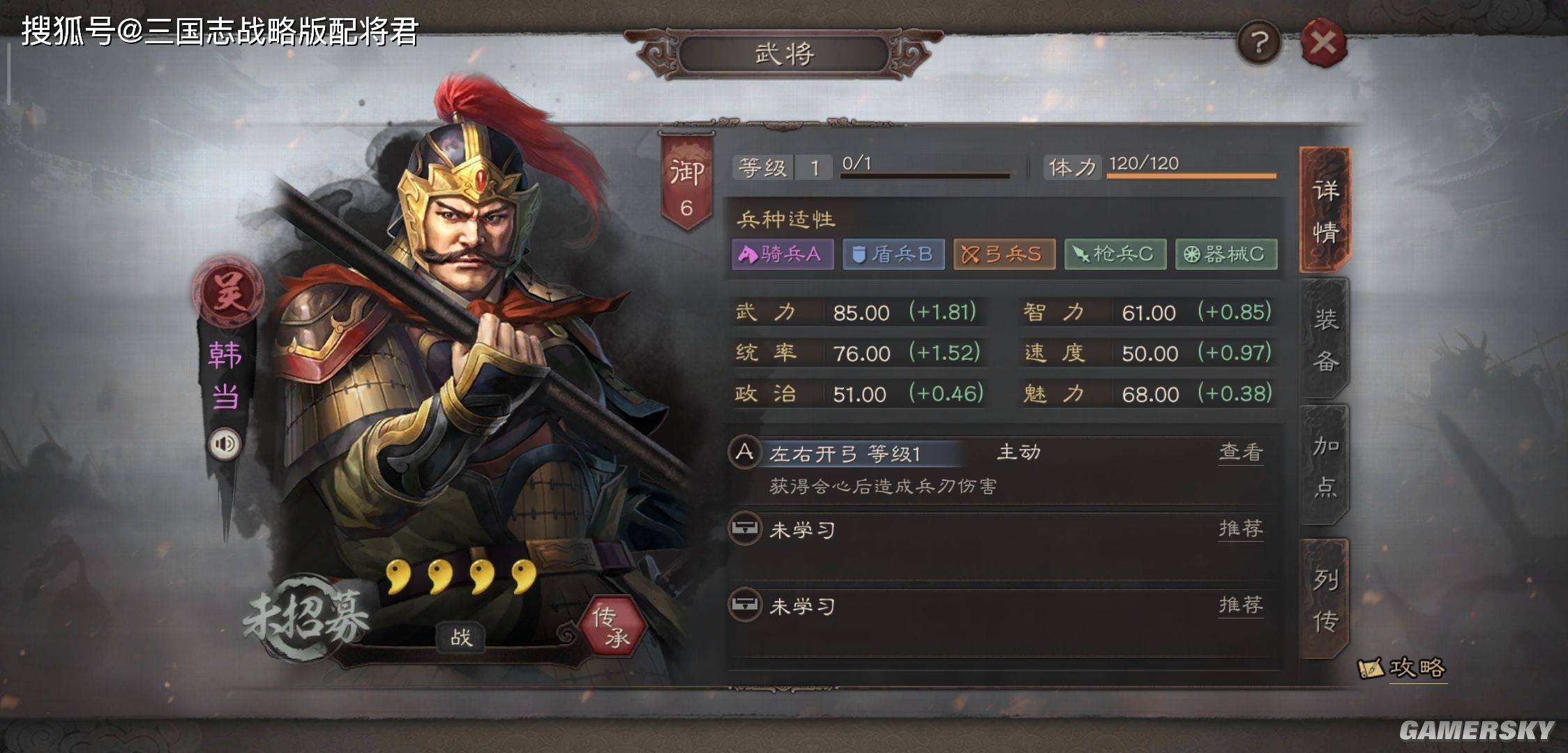The height and width of the screenshot is (753, 1568).
Task: Select the 枪兵C spearman aptitude badge
Action: 1115,254
